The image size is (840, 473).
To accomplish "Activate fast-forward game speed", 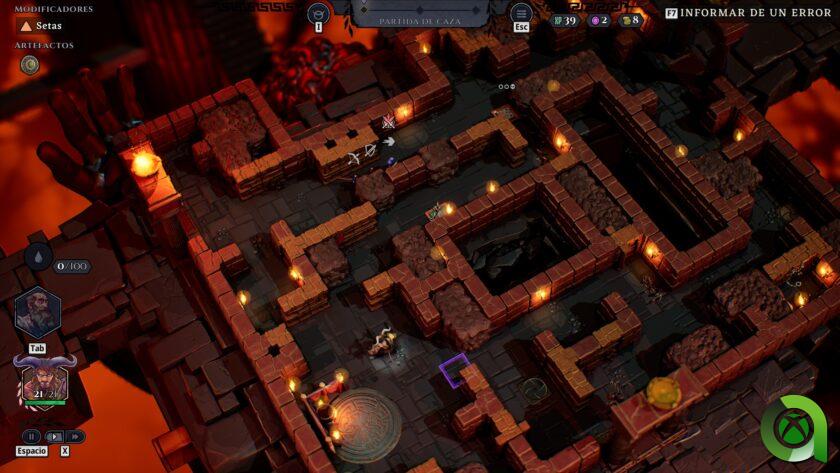I will pos(76,436).
